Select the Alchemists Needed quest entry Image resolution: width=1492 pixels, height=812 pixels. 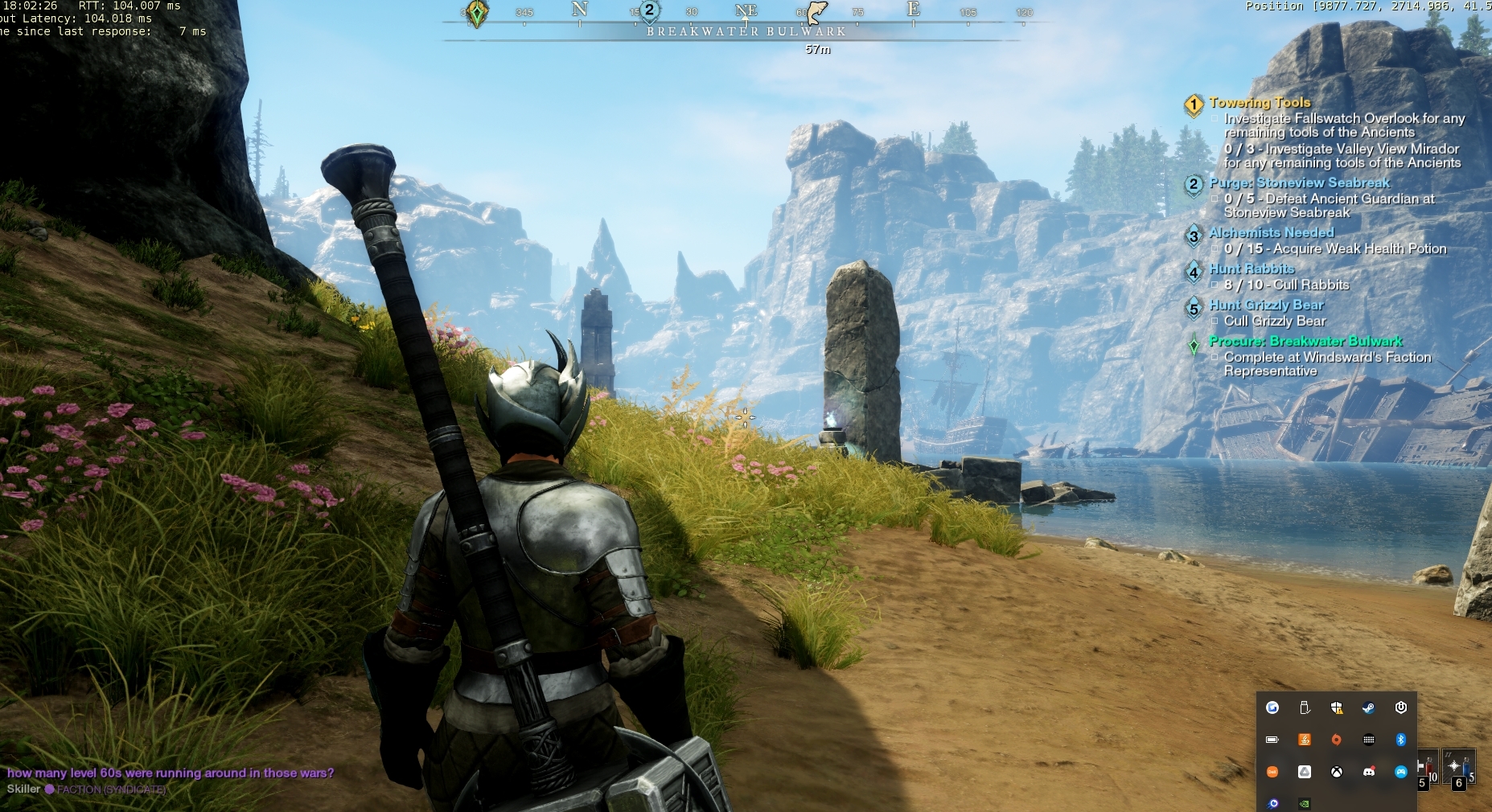click(x=1271, y=233)
